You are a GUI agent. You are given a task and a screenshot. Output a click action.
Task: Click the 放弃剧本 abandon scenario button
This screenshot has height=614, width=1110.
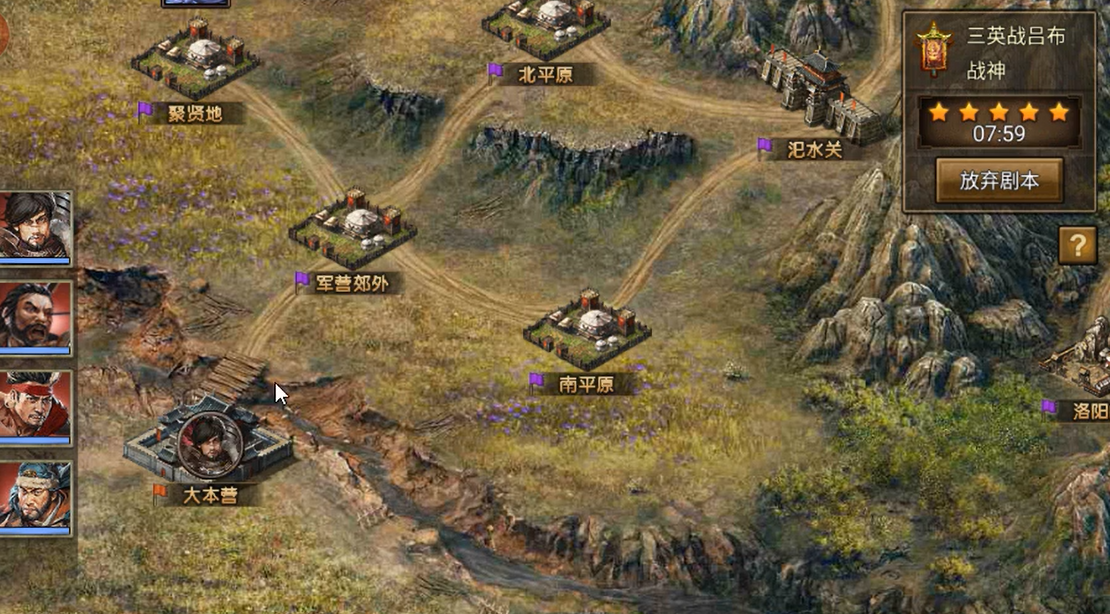[x=999, y=181]
